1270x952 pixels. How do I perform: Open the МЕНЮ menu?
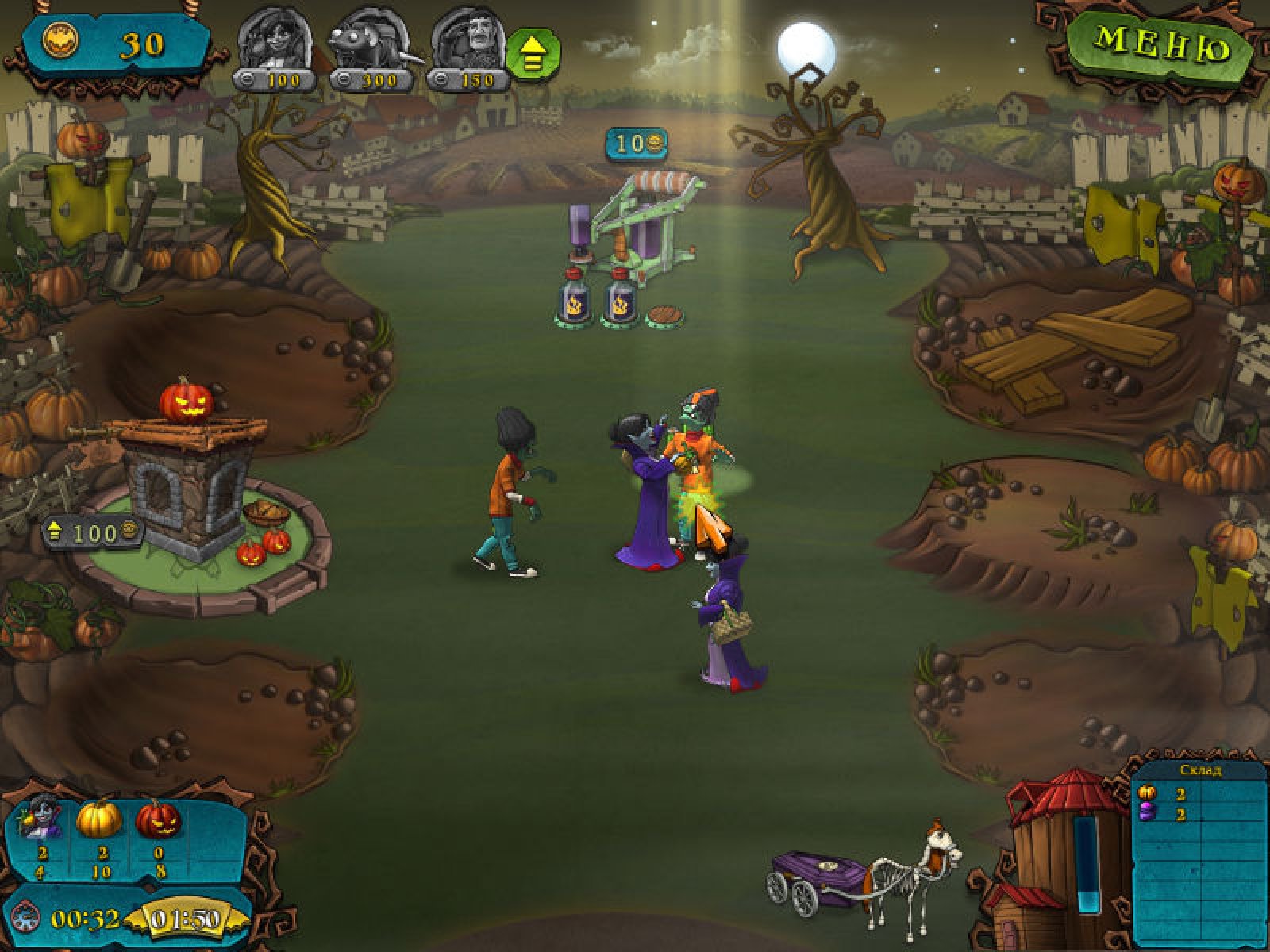point(1160,44)
